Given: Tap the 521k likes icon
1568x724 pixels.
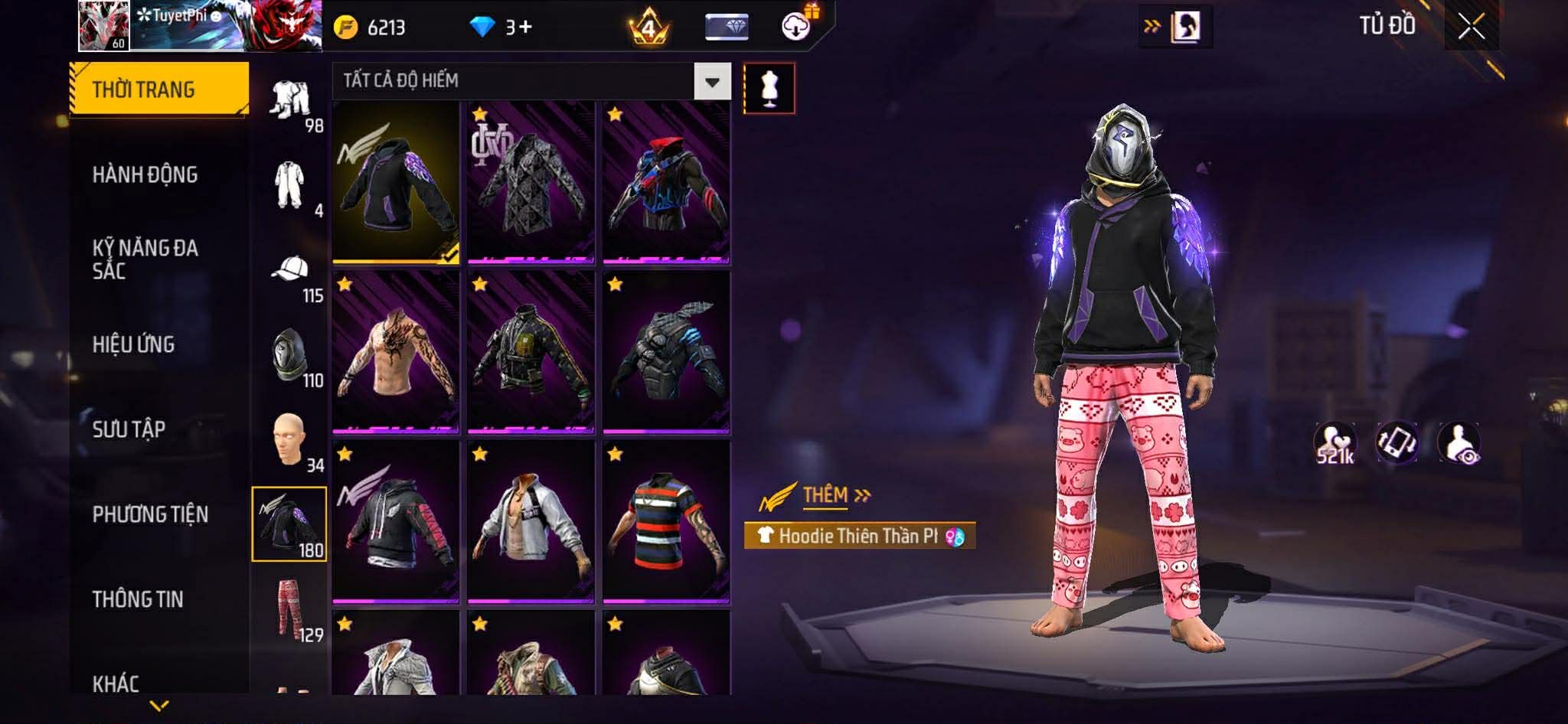Looking at the screenshot, I should 1334,443.
